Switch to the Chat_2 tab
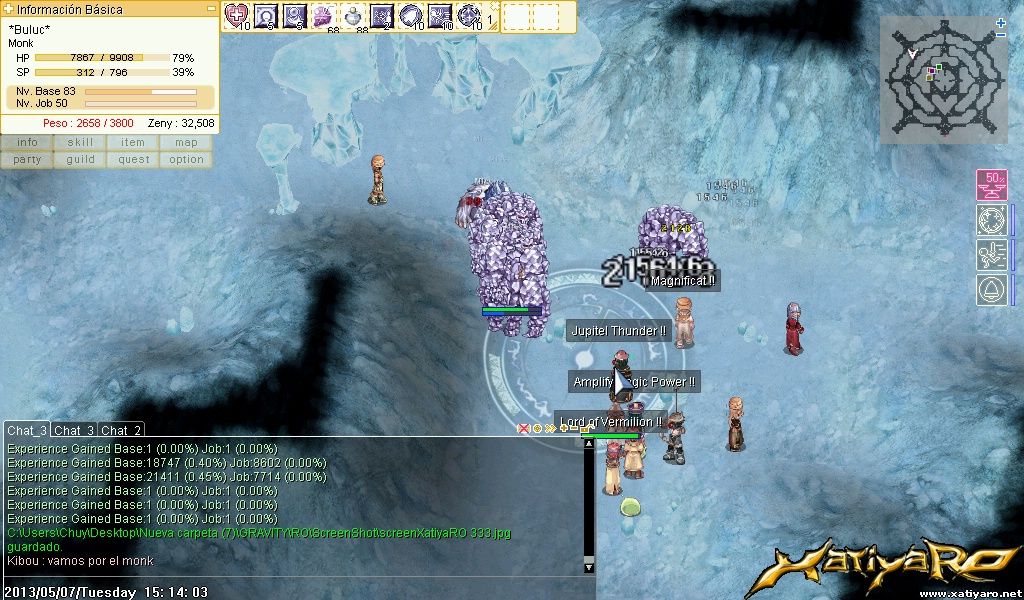1024x600 pixels. coord(122,430)
